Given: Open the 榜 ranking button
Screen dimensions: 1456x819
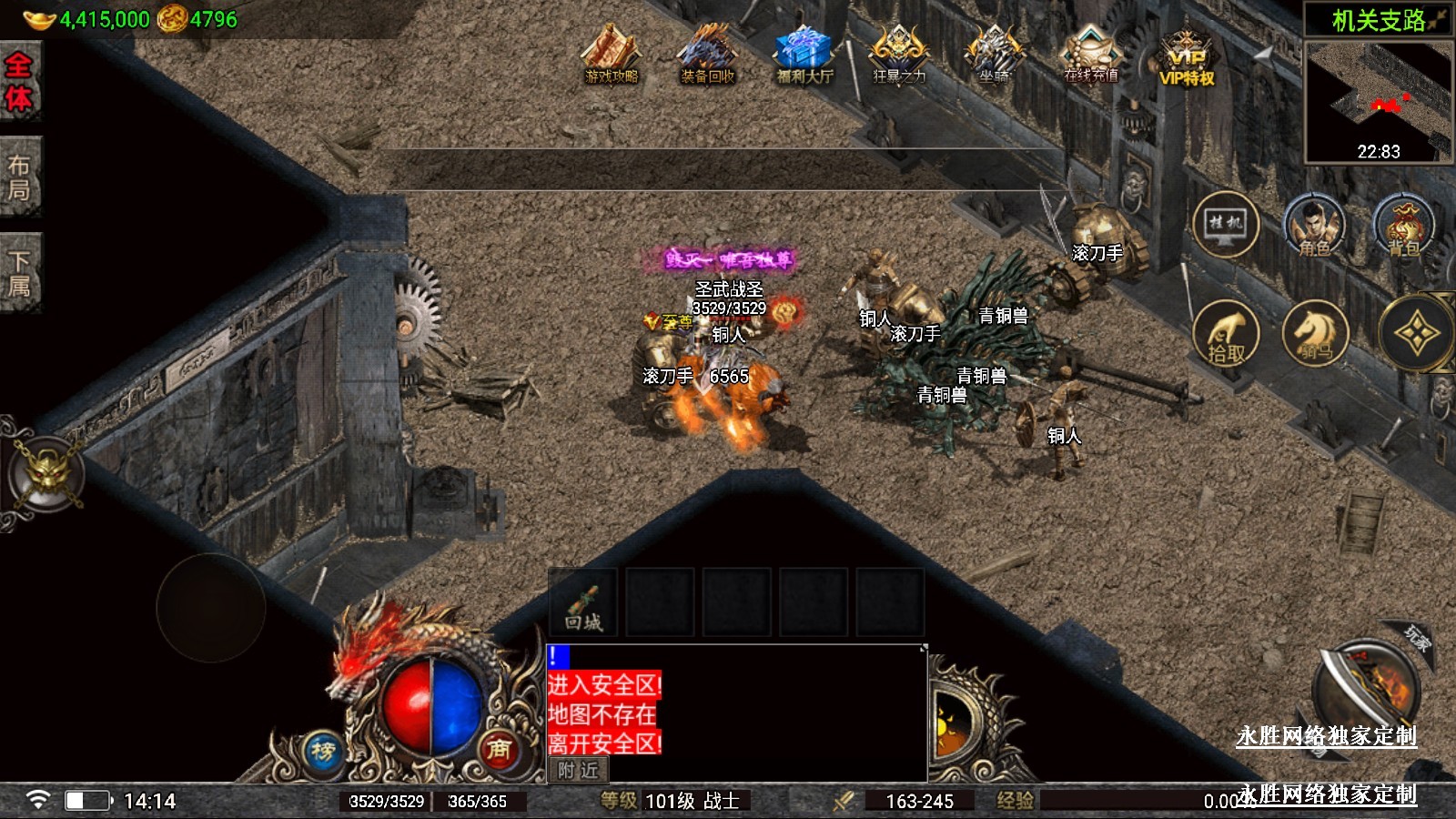Looking at the screenshot, I should point(323,751).
